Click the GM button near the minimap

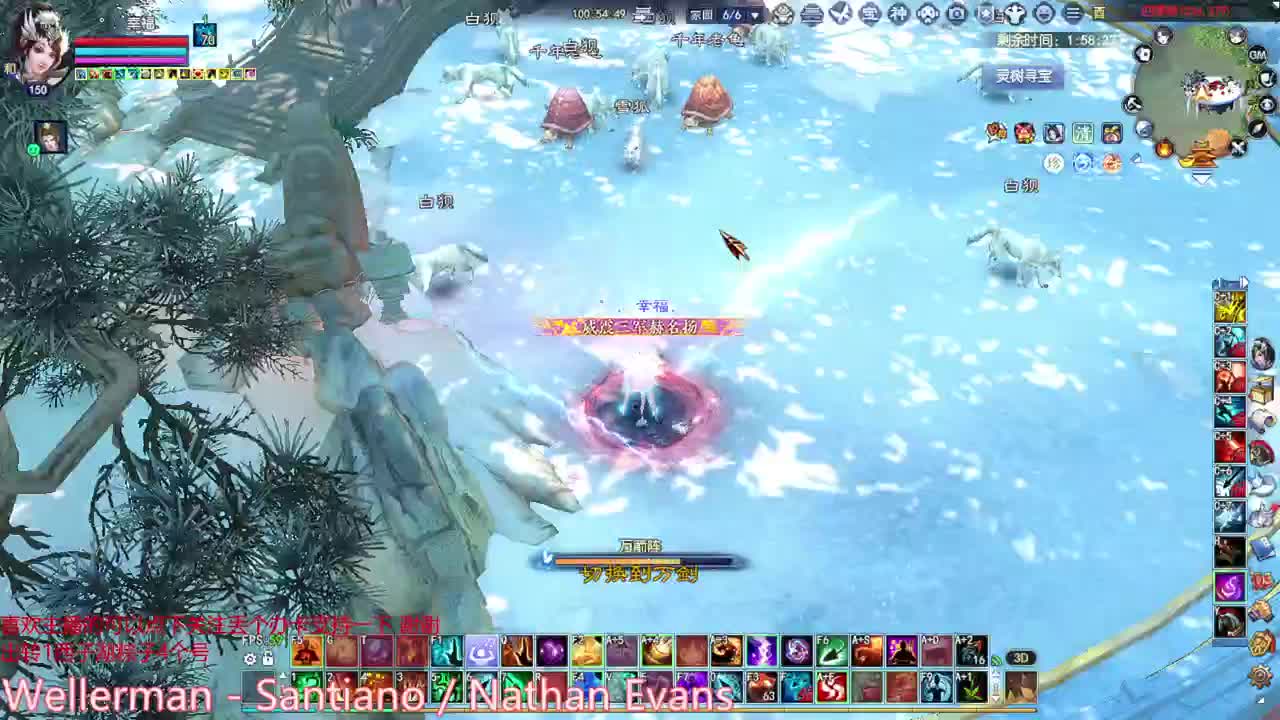click(x=1256, y=56)
